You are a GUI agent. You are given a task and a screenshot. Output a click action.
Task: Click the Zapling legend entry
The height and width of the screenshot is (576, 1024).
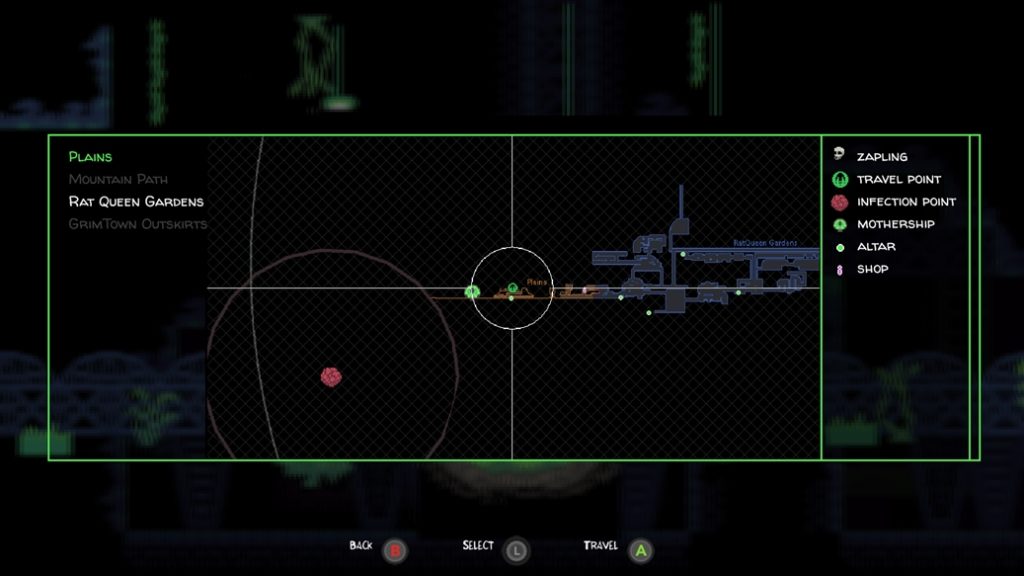click(x=881, y=157)
